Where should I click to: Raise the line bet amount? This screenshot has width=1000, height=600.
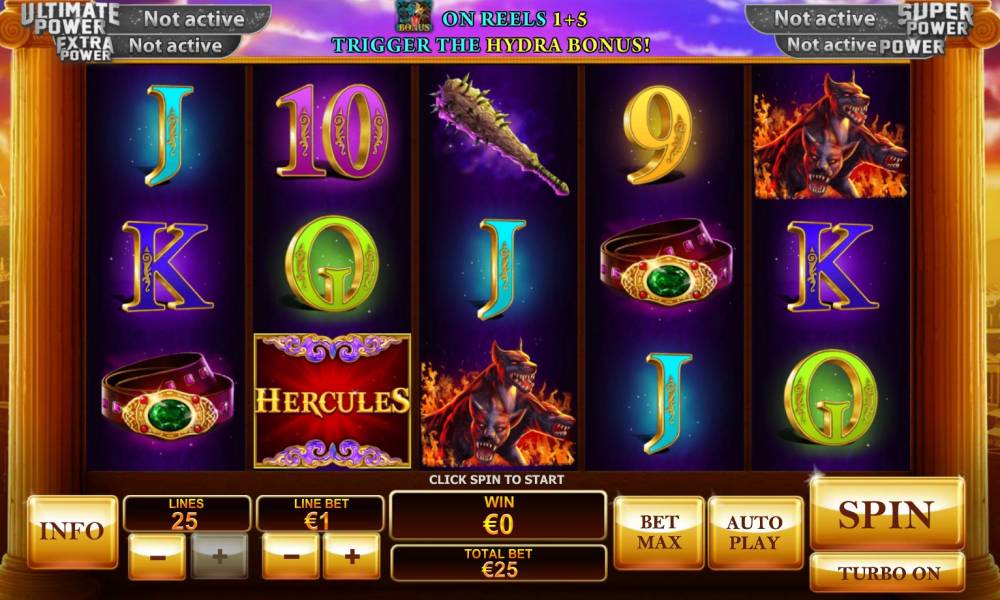pyautogui.click(x=351, y=557)
